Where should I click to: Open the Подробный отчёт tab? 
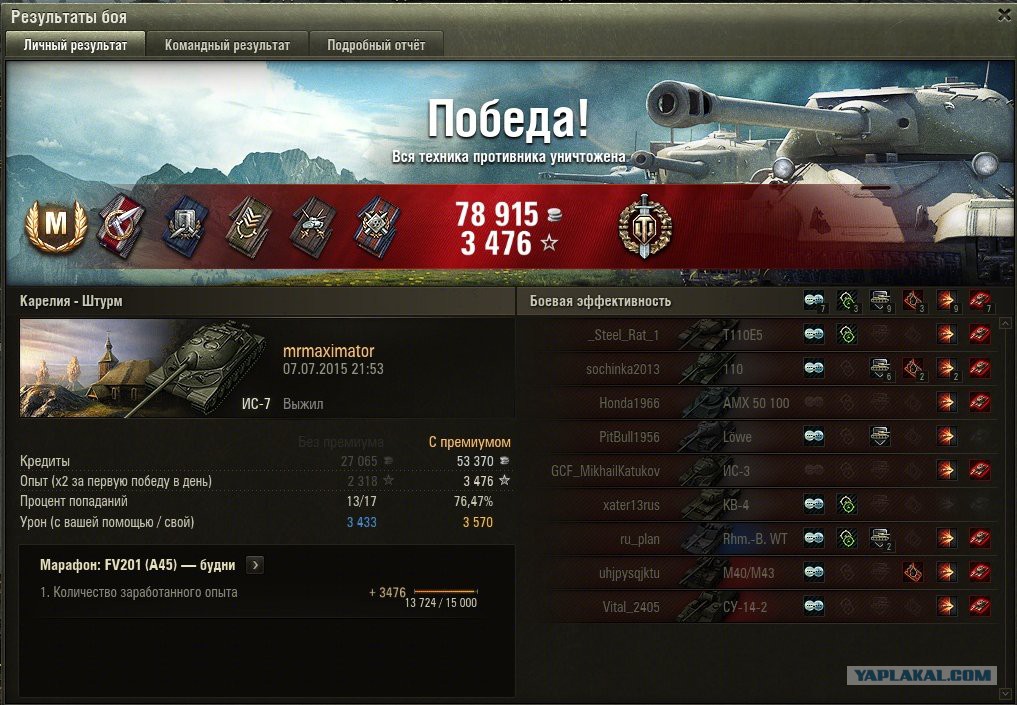coord(376,45)
